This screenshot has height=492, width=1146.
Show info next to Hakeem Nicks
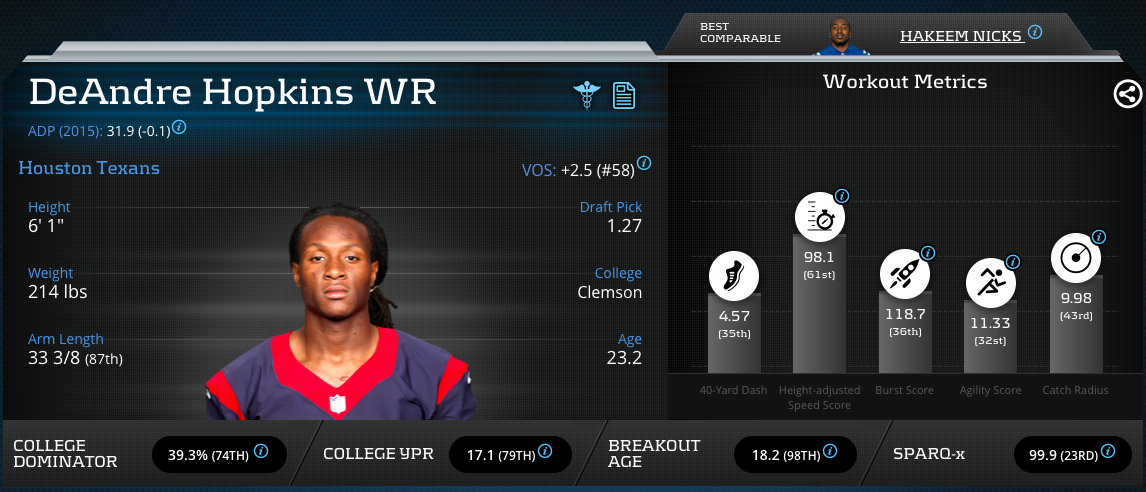(1035, 32)
